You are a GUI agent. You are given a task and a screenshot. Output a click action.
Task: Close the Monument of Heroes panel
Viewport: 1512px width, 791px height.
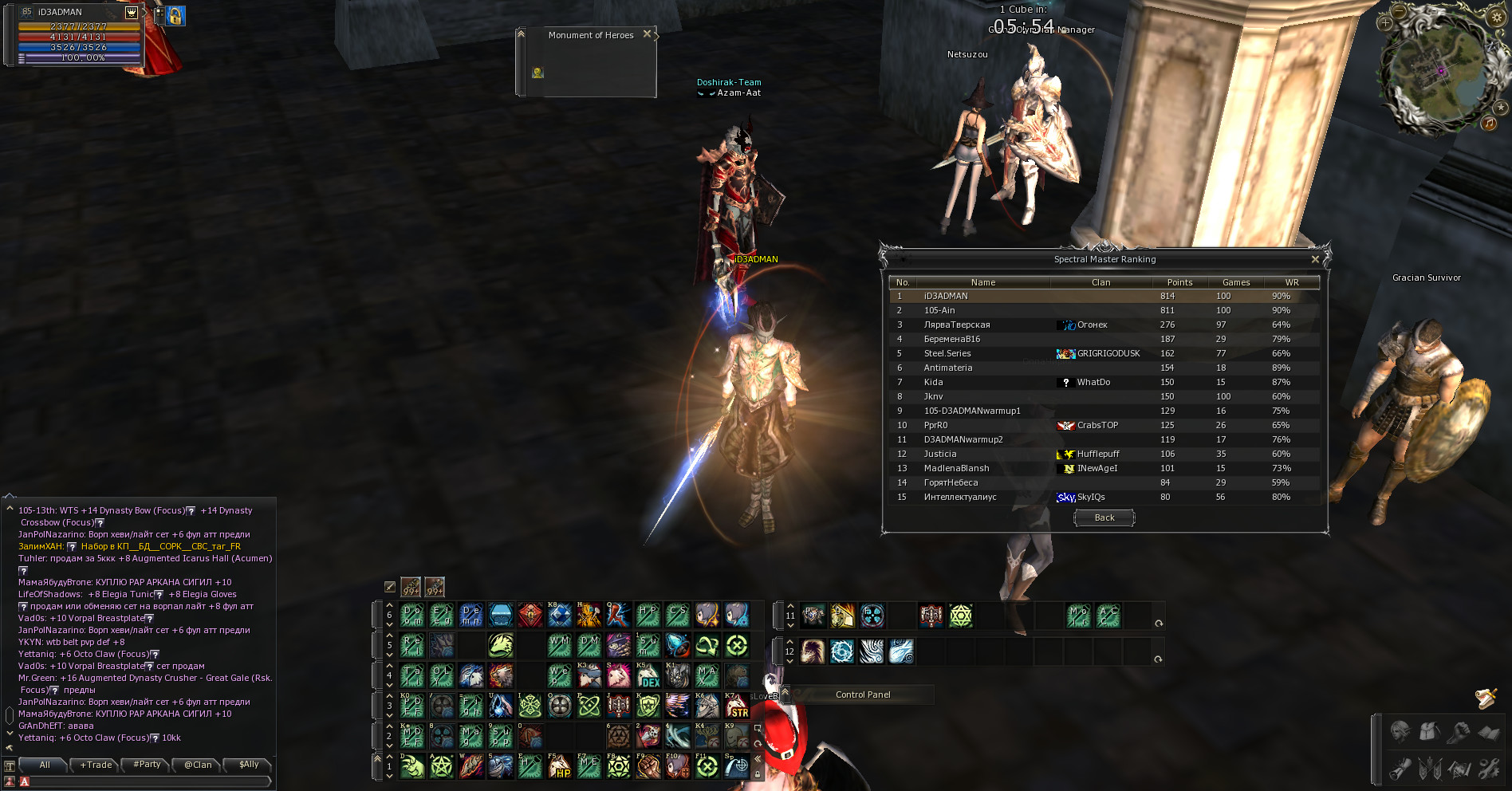coord(648,33)
